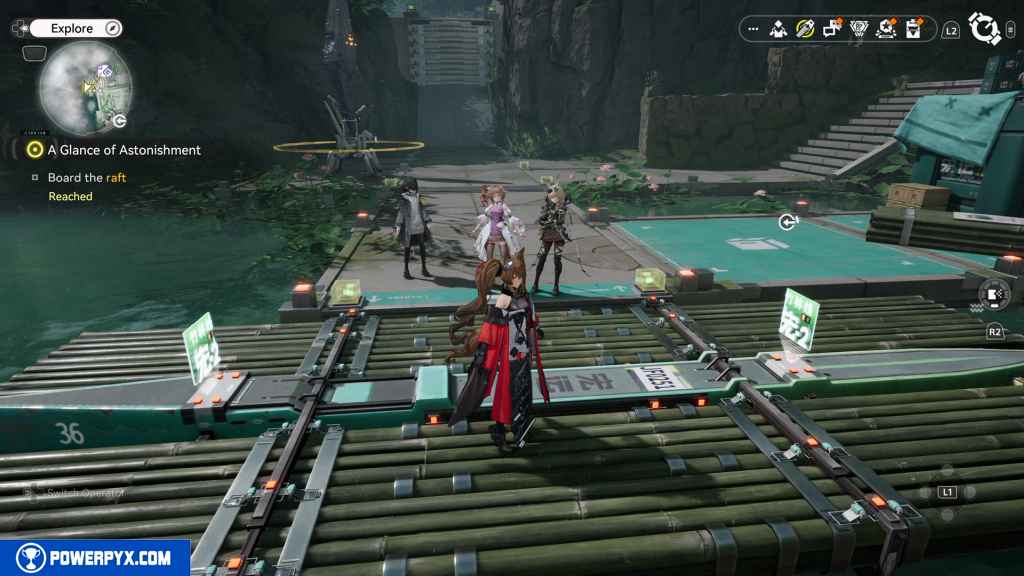Open the operators team icon

click(x=779, y=29)
